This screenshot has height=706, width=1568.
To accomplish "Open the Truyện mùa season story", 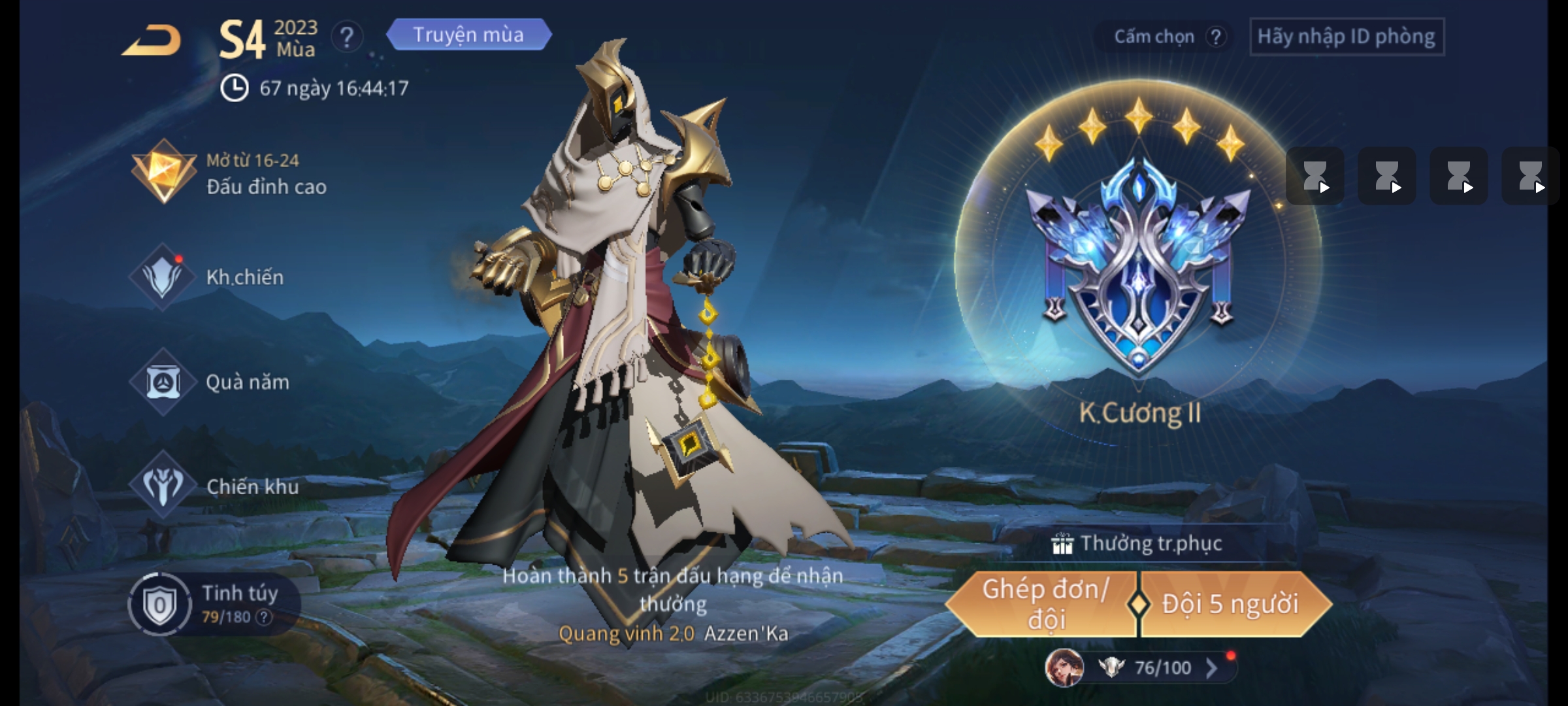I will click(468, 35).
